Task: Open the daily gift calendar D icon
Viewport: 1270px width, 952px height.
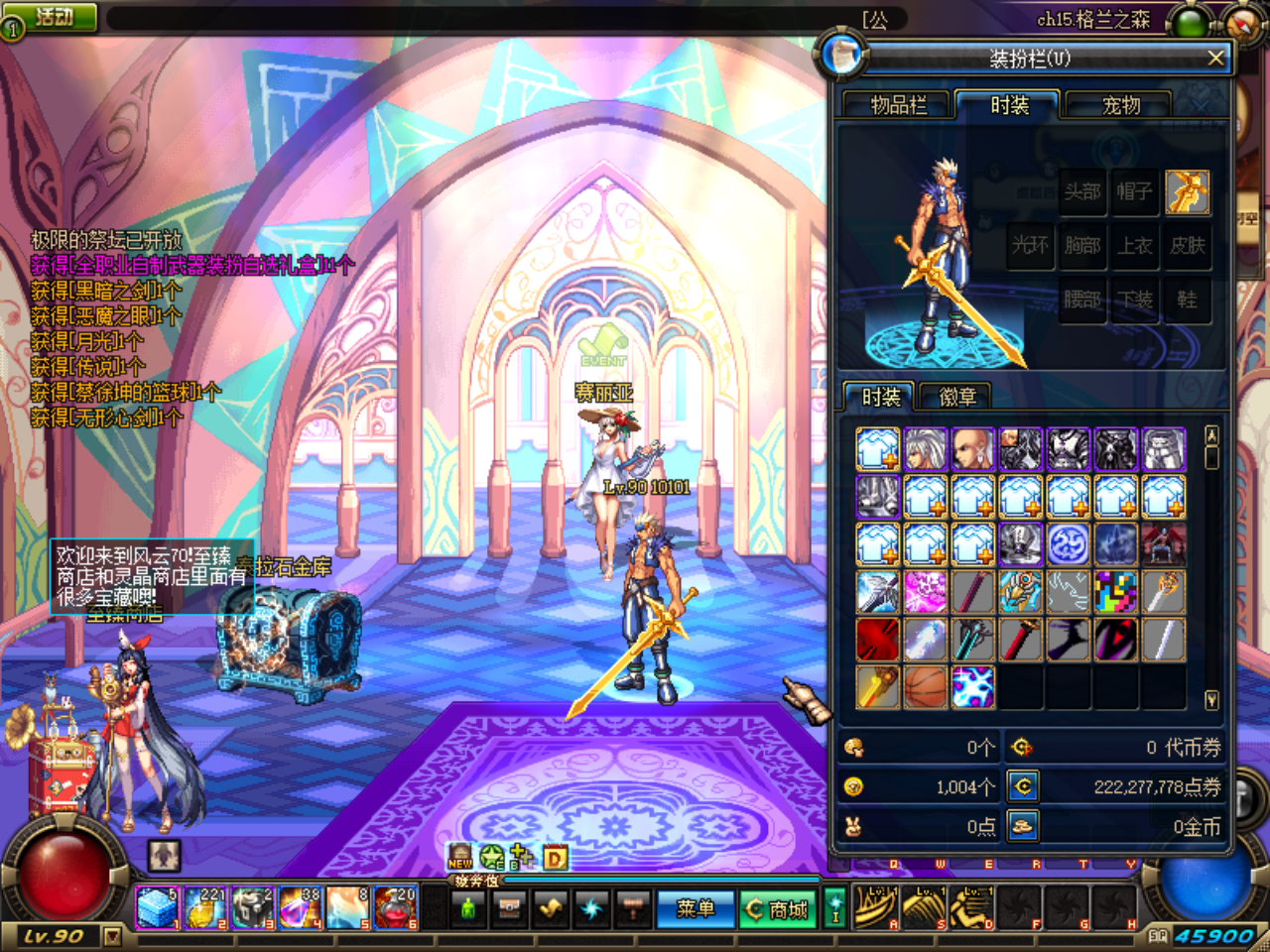Action: 553,857
